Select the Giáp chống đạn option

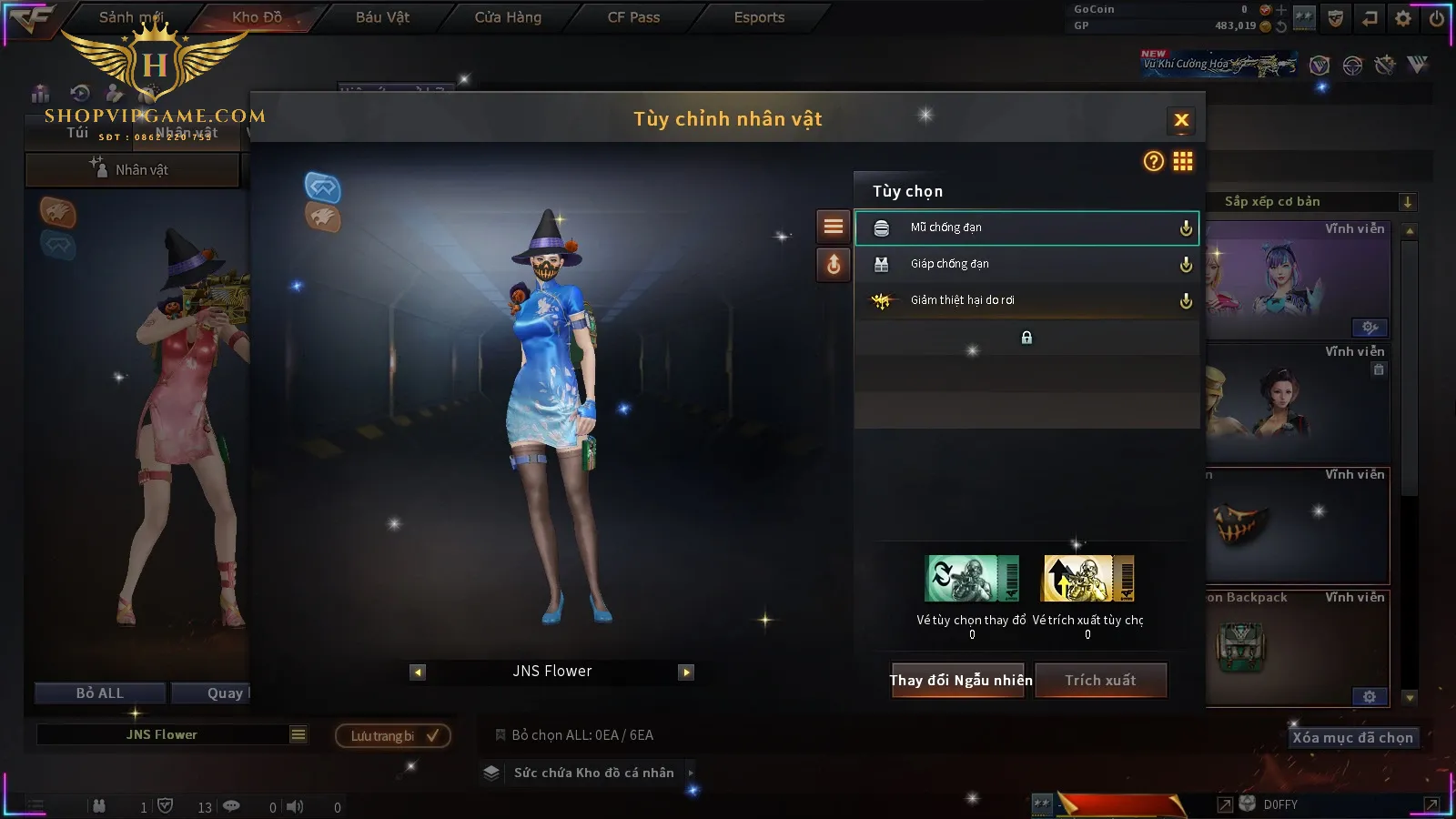[1026, 264]
